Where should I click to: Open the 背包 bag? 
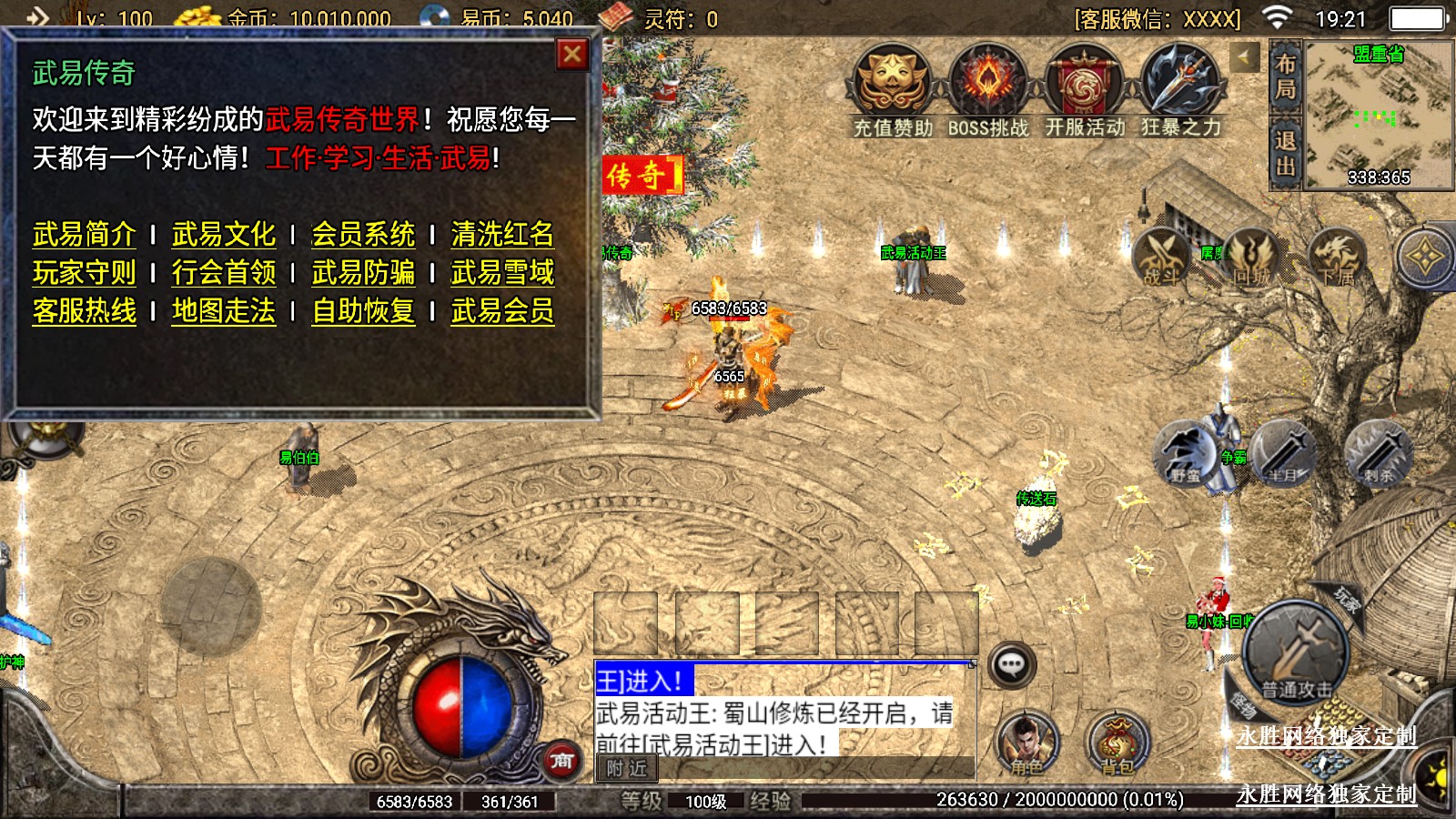[1117, 742]
